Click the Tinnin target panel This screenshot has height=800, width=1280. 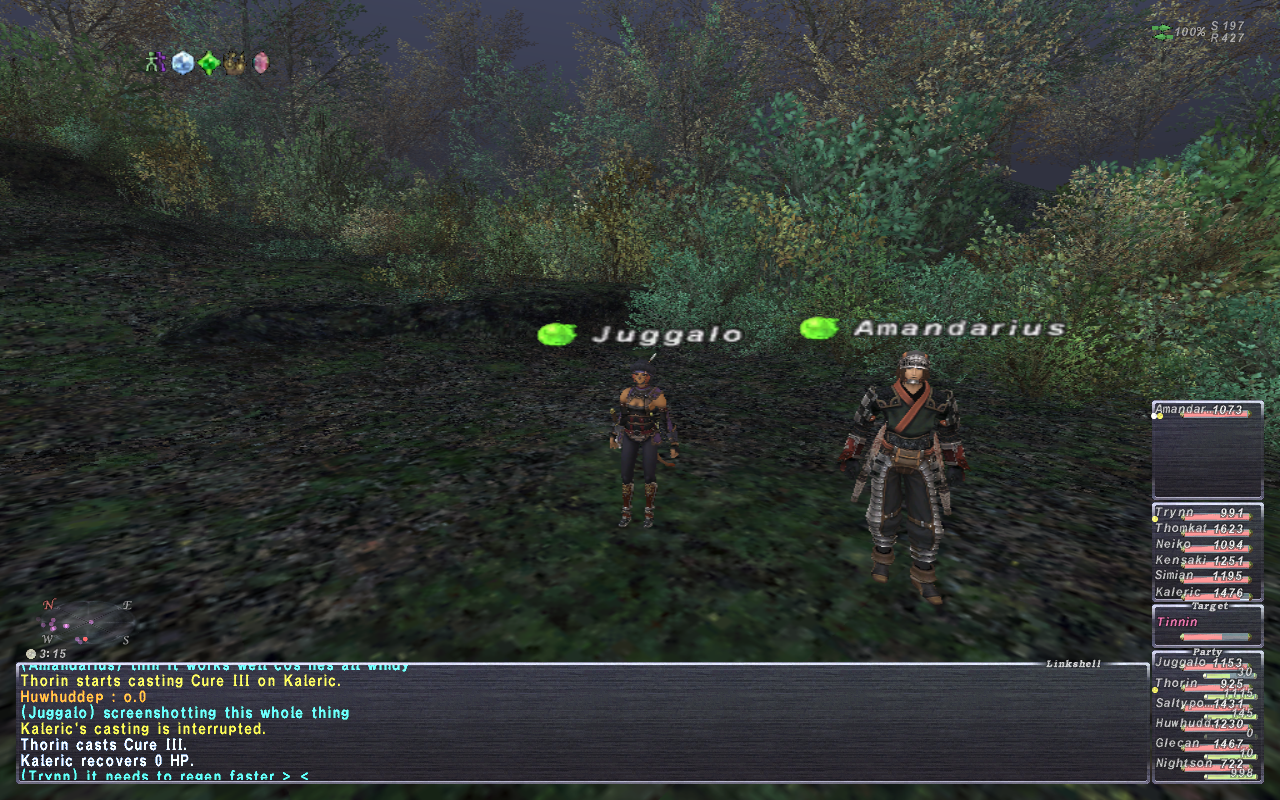point(1206,626)
